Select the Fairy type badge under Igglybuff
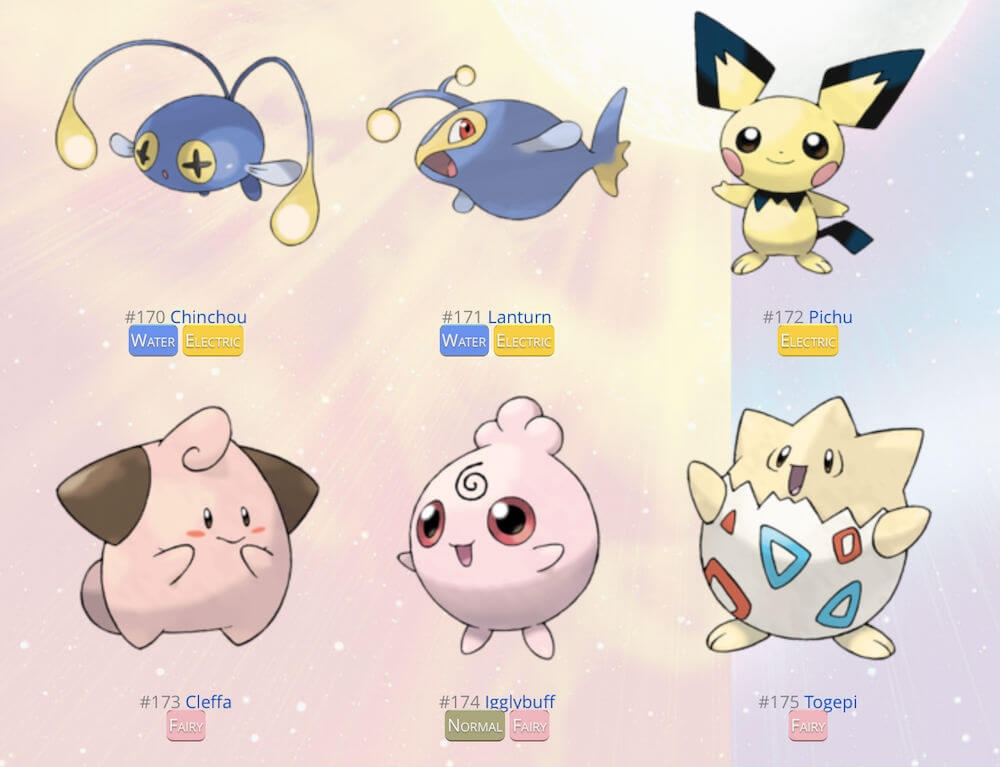Image resolution: width=1000 pixels, height=767 pixels. point(530,726)
